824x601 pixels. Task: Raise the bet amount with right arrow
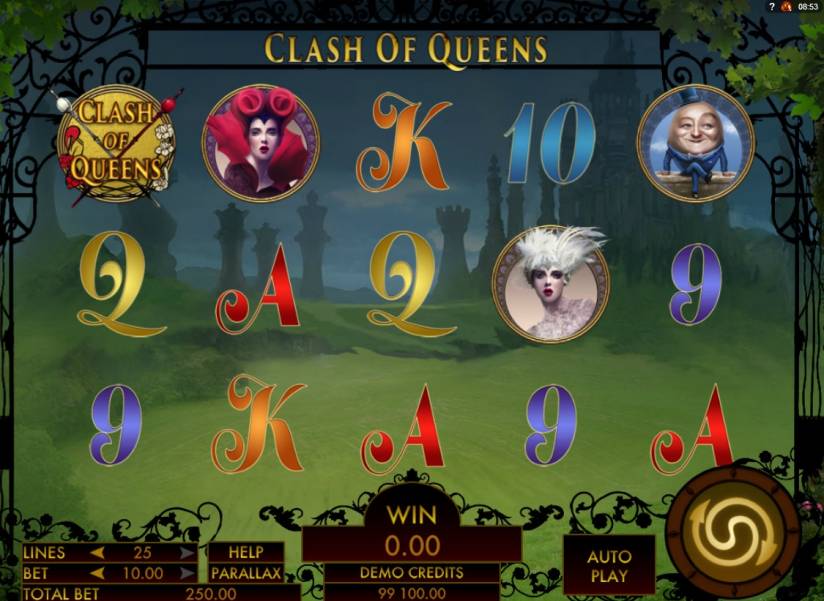tap(187, 574)
